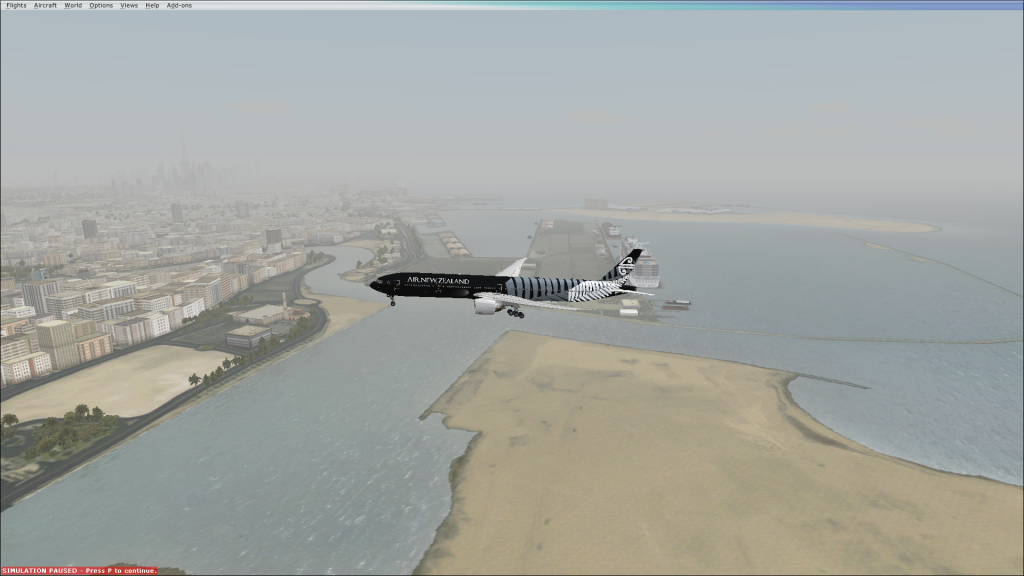Open the Flights menu
The image size is (1024, 576).
[x=16, y=5]
